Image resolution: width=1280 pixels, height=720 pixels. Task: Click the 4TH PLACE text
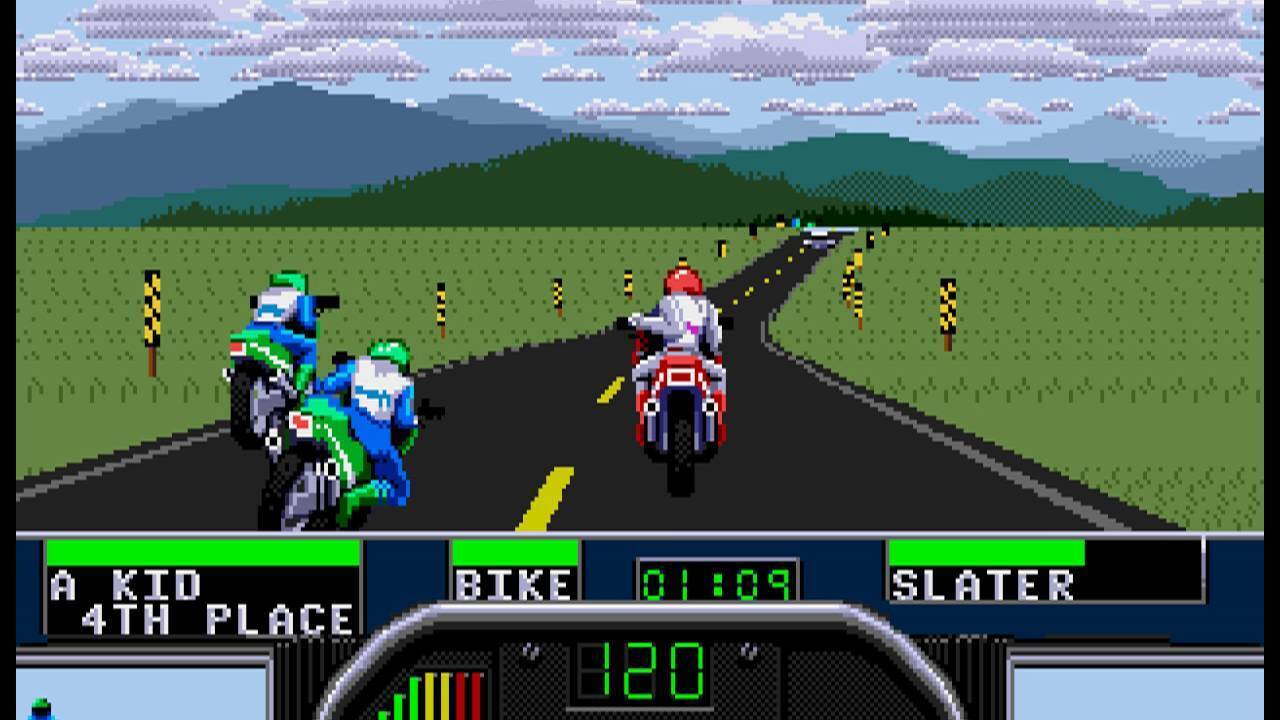(200, 611)
